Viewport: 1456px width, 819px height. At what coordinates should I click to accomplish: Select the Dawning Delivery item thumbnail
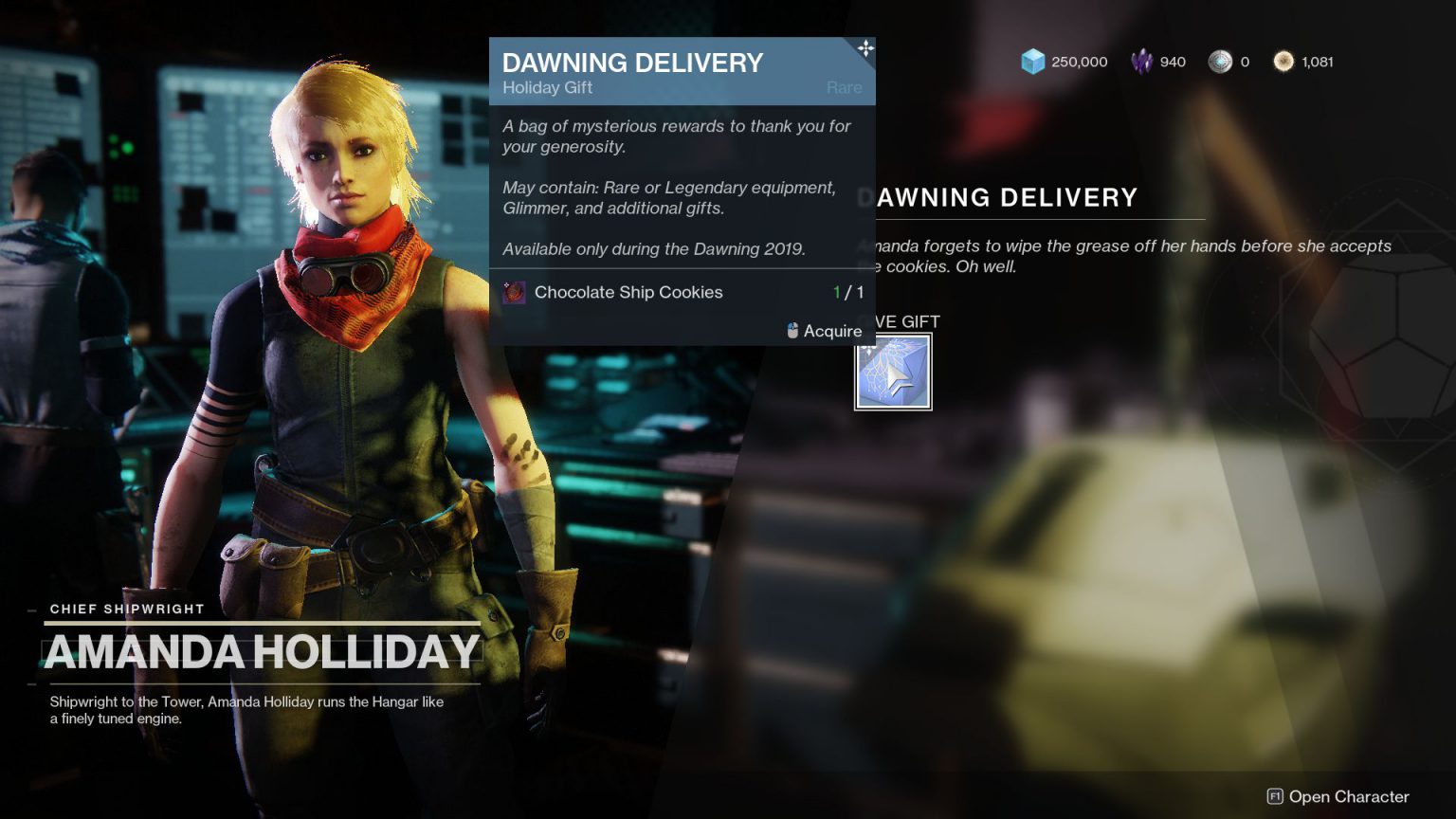892,371
